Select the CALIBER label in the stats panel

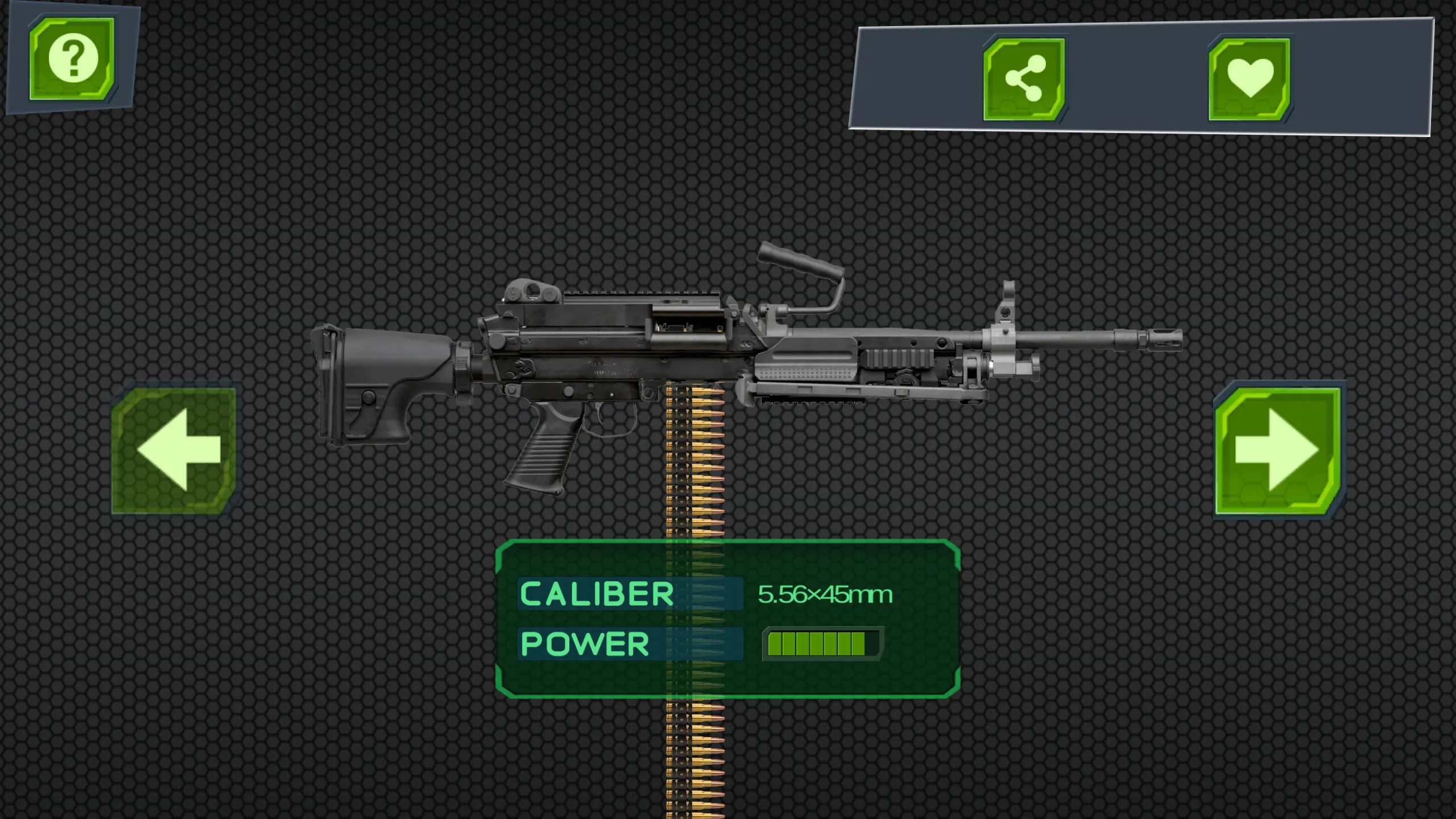tap(596, 594)
